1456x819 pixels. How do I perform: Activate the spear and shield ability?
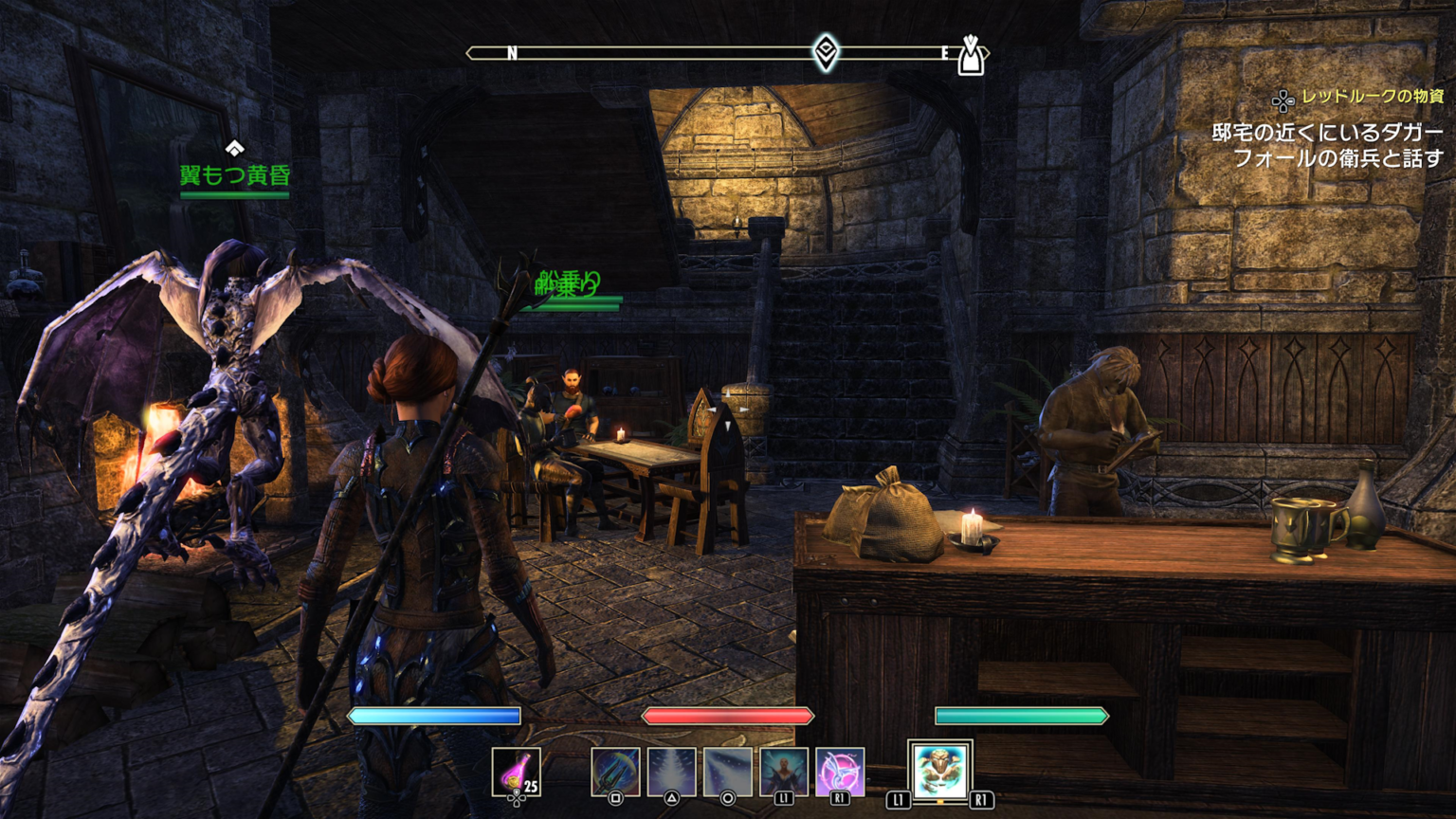615,771
